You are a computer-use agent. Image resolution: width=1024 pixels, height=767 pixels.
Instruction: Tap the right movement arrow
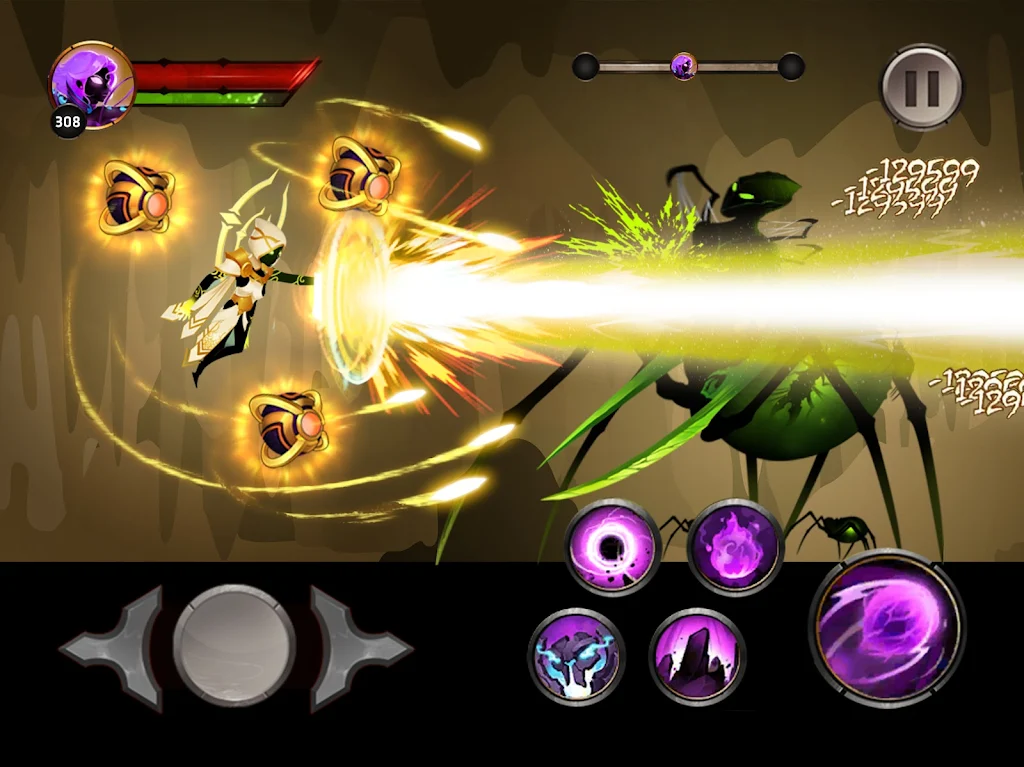(x=358, y=648)
